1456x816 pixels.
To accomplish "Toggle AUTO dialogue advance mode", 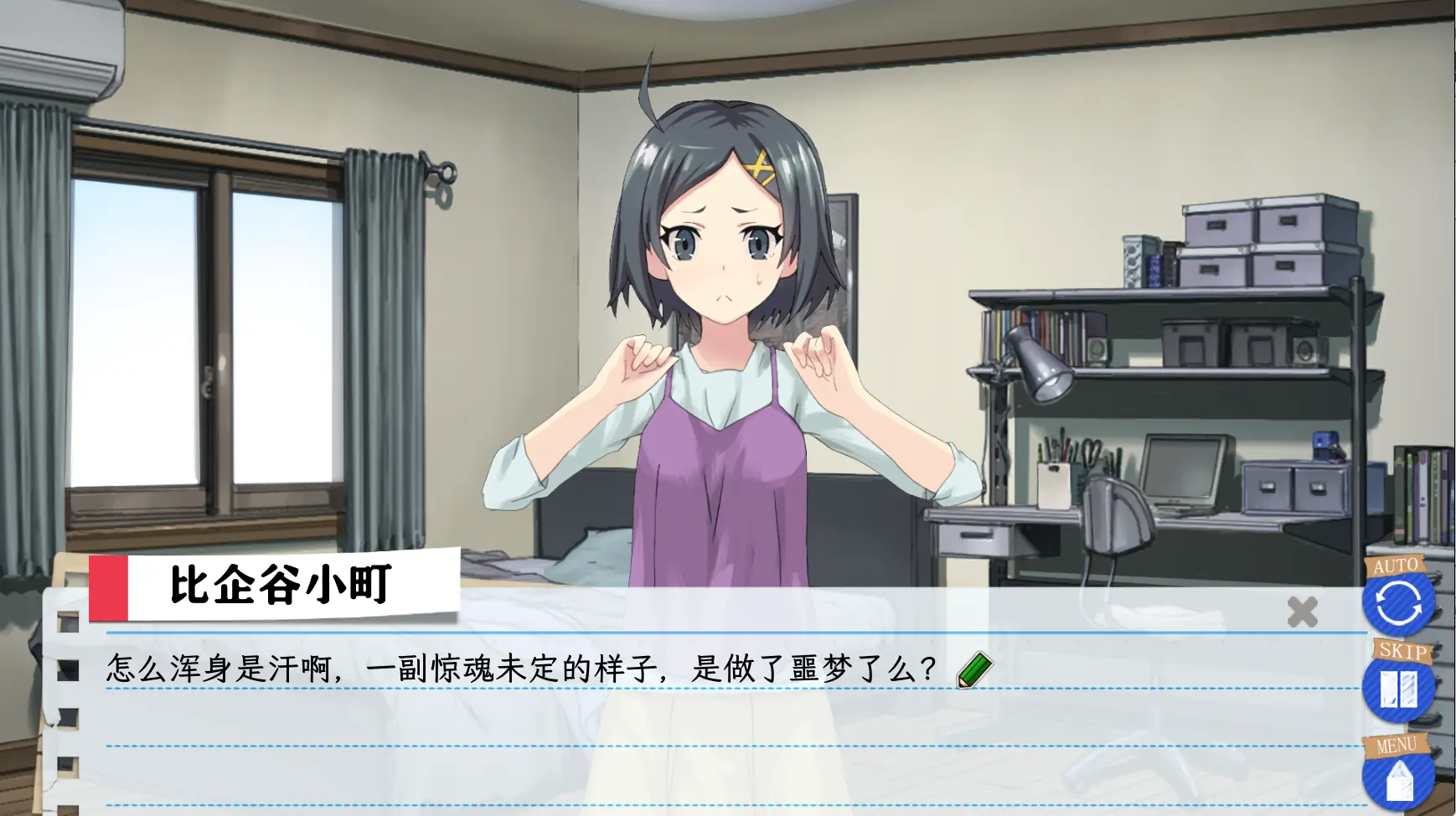I will point(1397,603).
